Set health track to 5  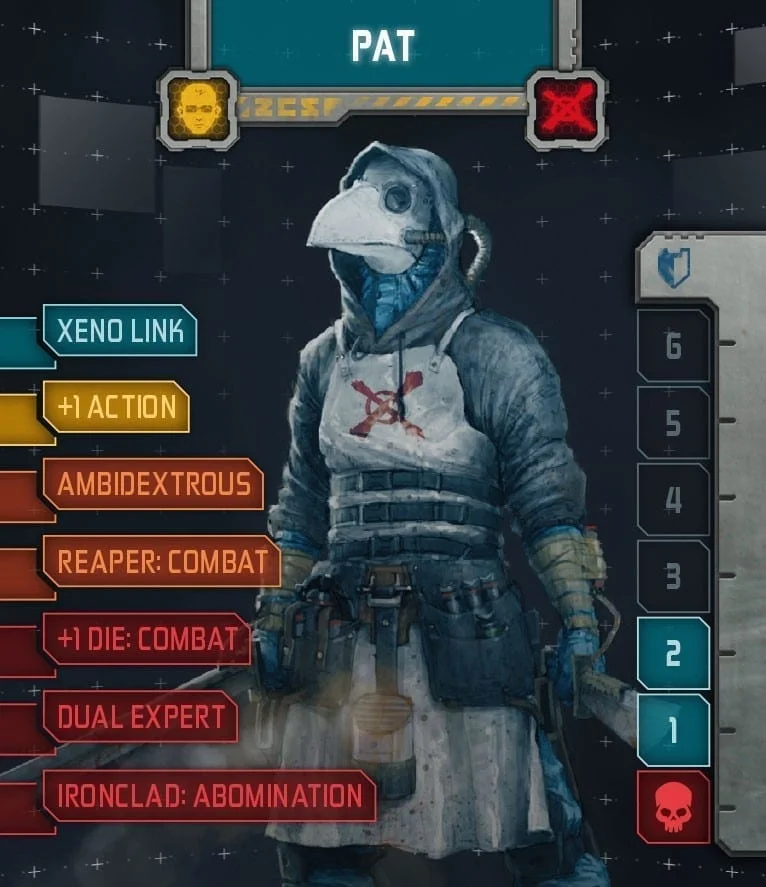[673, 422]
